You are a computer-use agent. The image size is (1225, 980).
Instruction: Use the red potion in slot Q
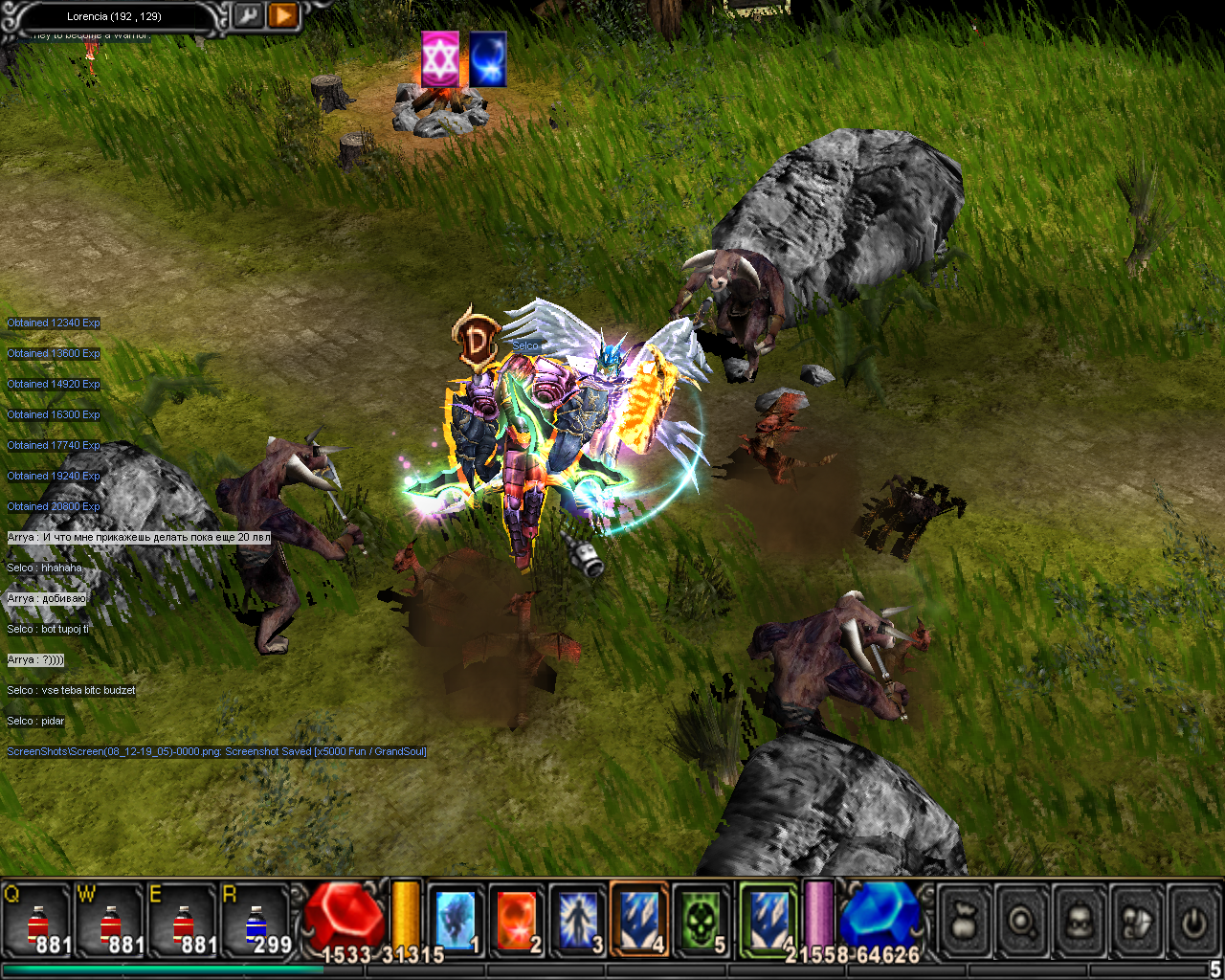coord(37,922)
